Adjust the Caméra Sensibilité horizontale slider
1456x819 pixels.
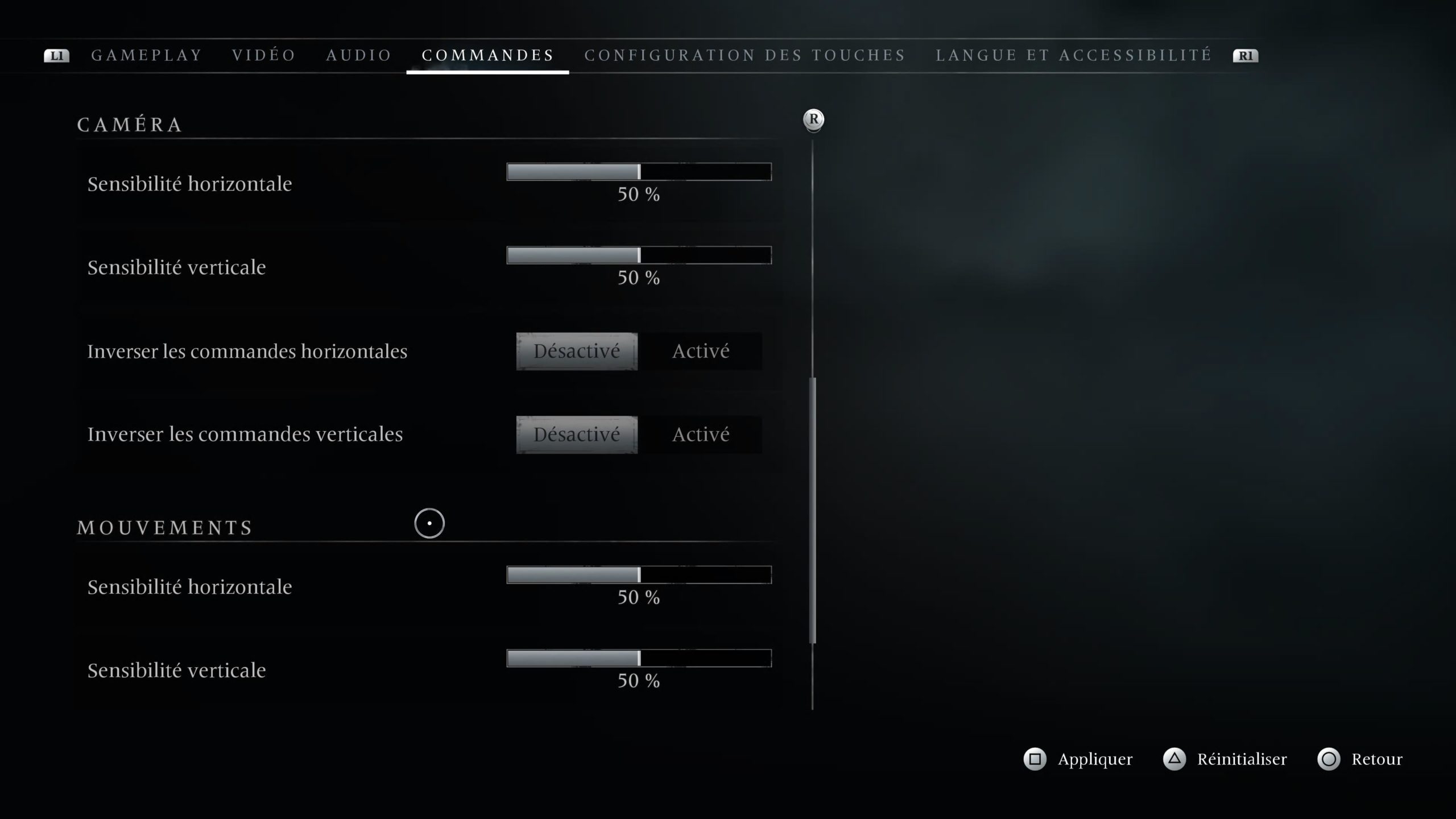click(x=639, y=172)
